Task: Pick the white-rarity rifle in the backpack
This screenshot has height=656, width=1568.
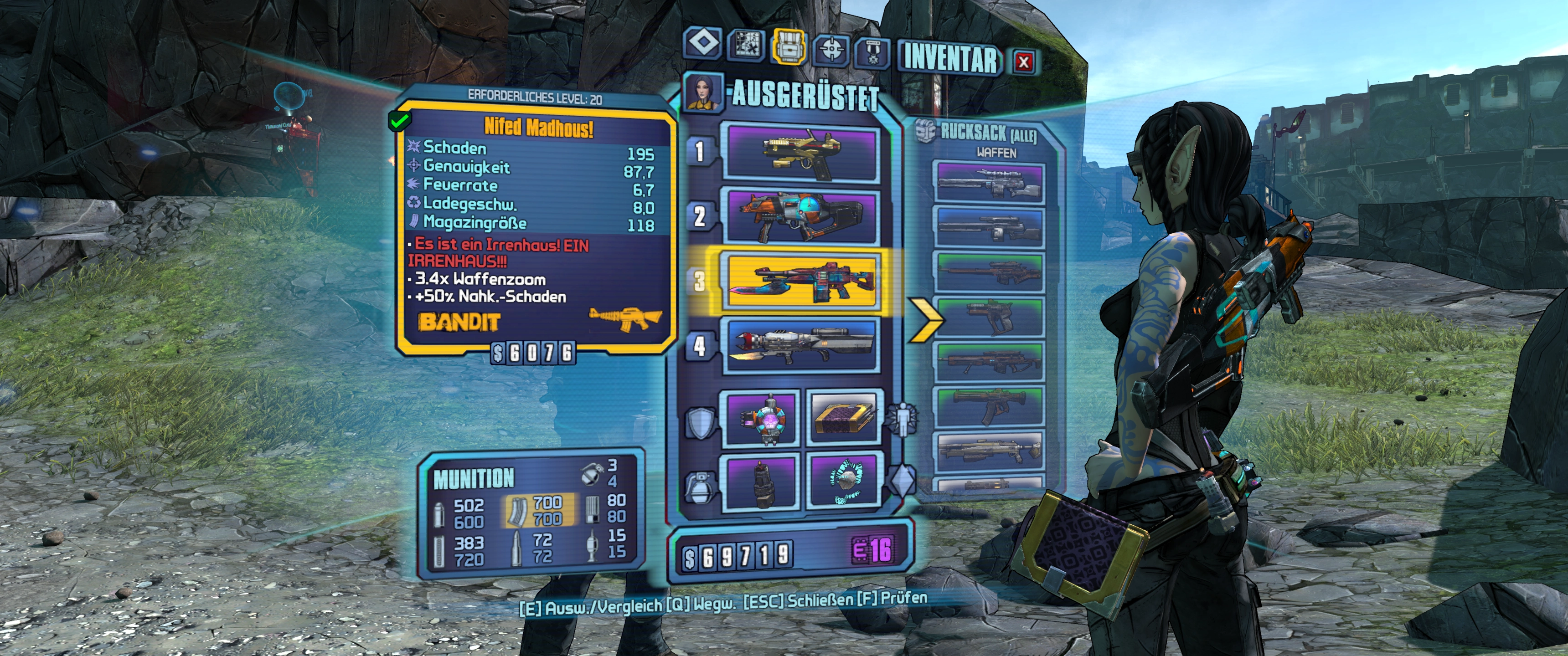Action: (x=990, y=450)
